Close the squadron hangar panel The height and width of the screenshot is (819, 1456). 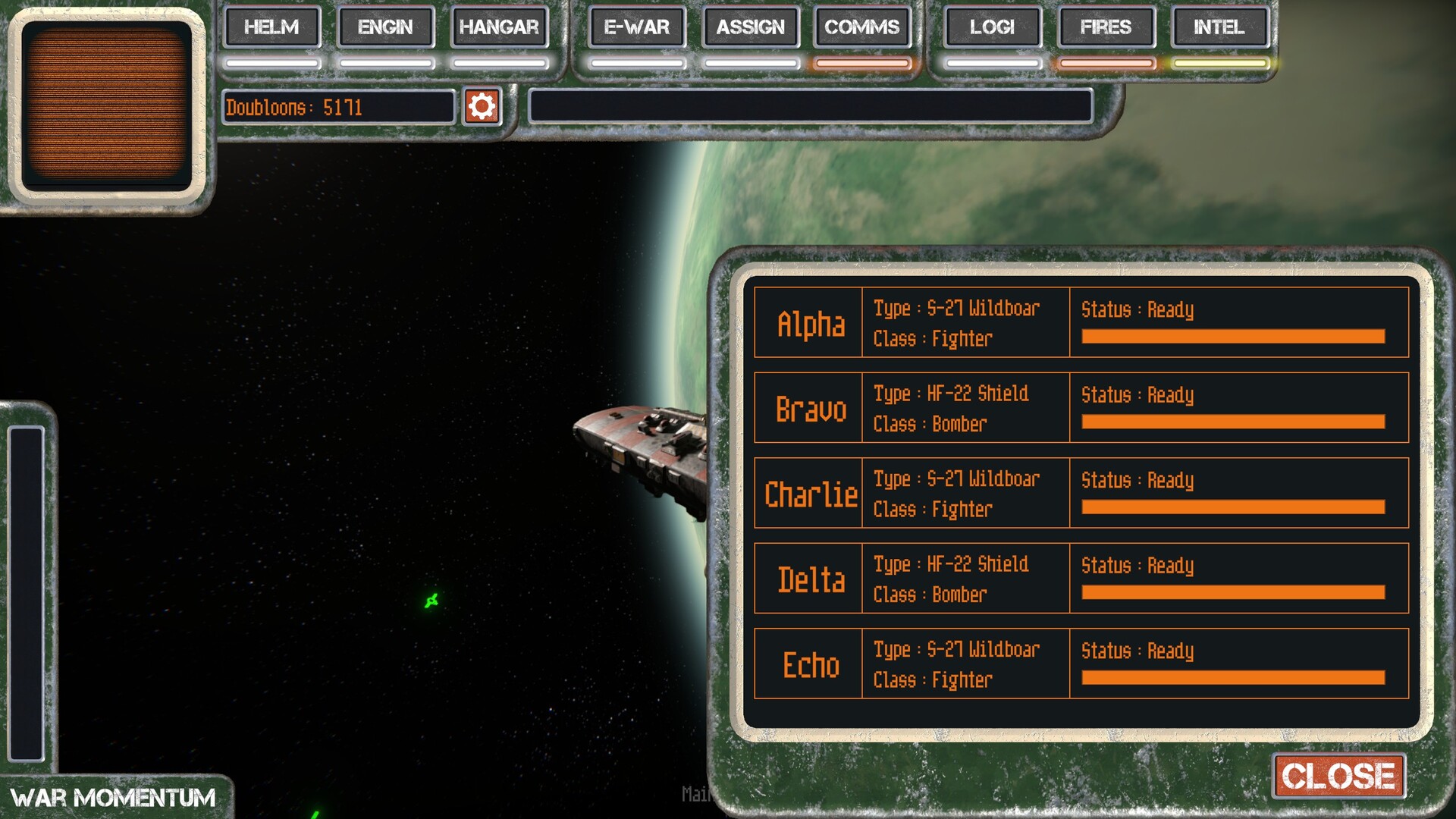(1338, 776)
